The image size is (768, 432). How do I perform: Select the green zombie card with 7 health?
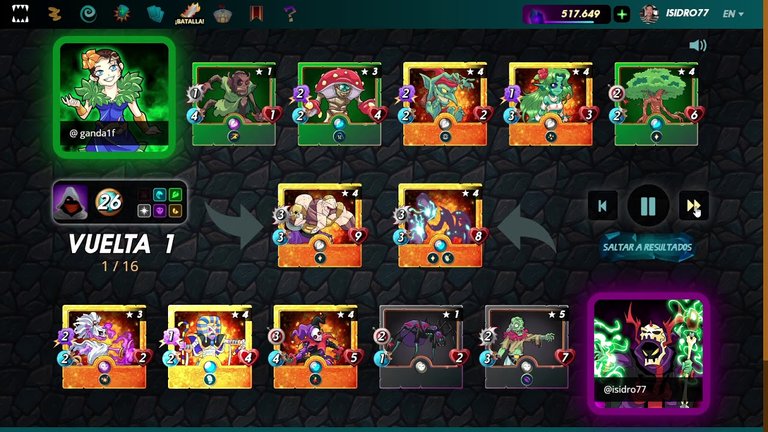click(x=527, y=346)
